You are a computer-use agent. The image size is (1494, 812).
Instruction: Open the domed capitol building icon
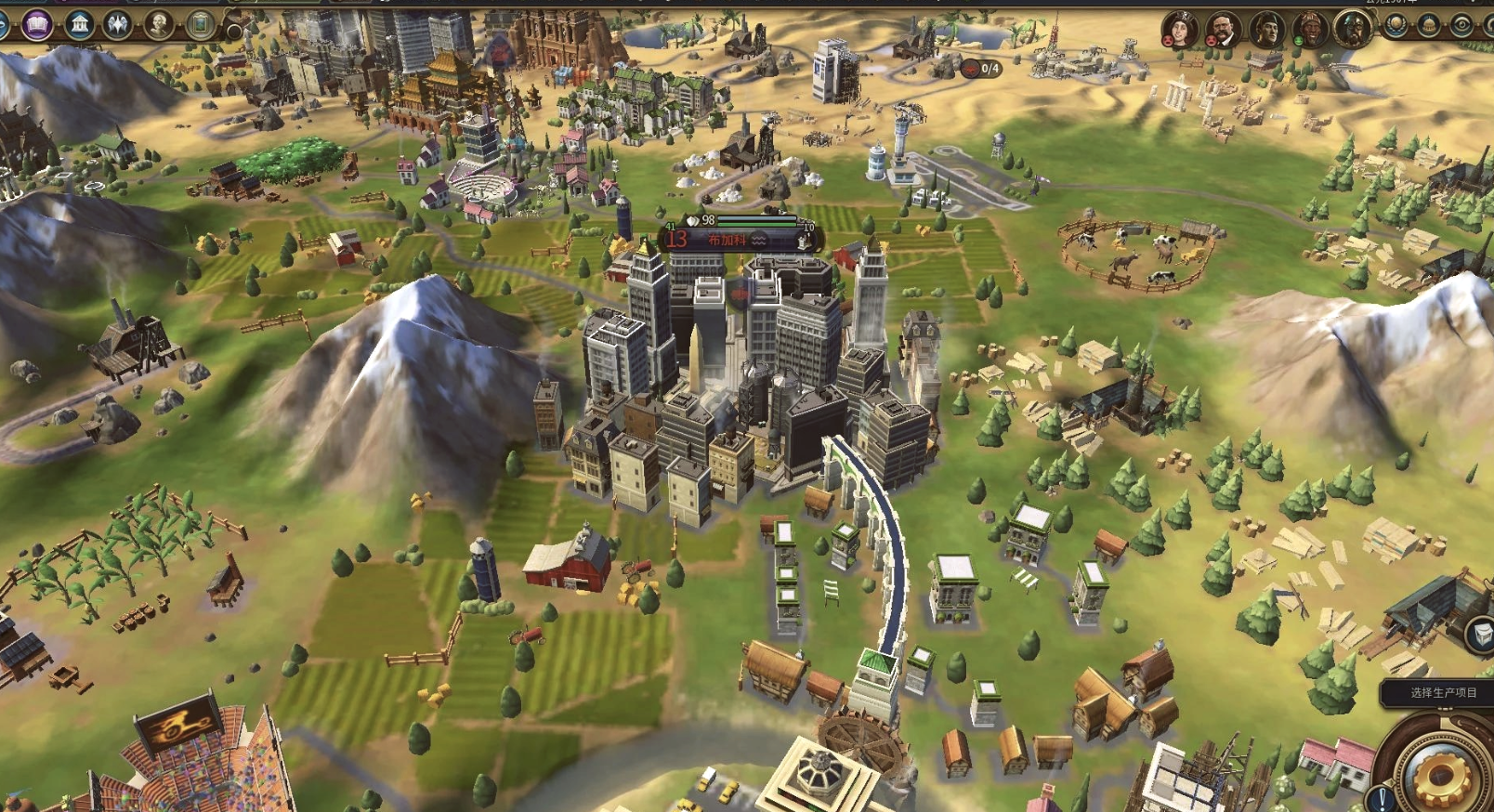[x=1429, y=25]
